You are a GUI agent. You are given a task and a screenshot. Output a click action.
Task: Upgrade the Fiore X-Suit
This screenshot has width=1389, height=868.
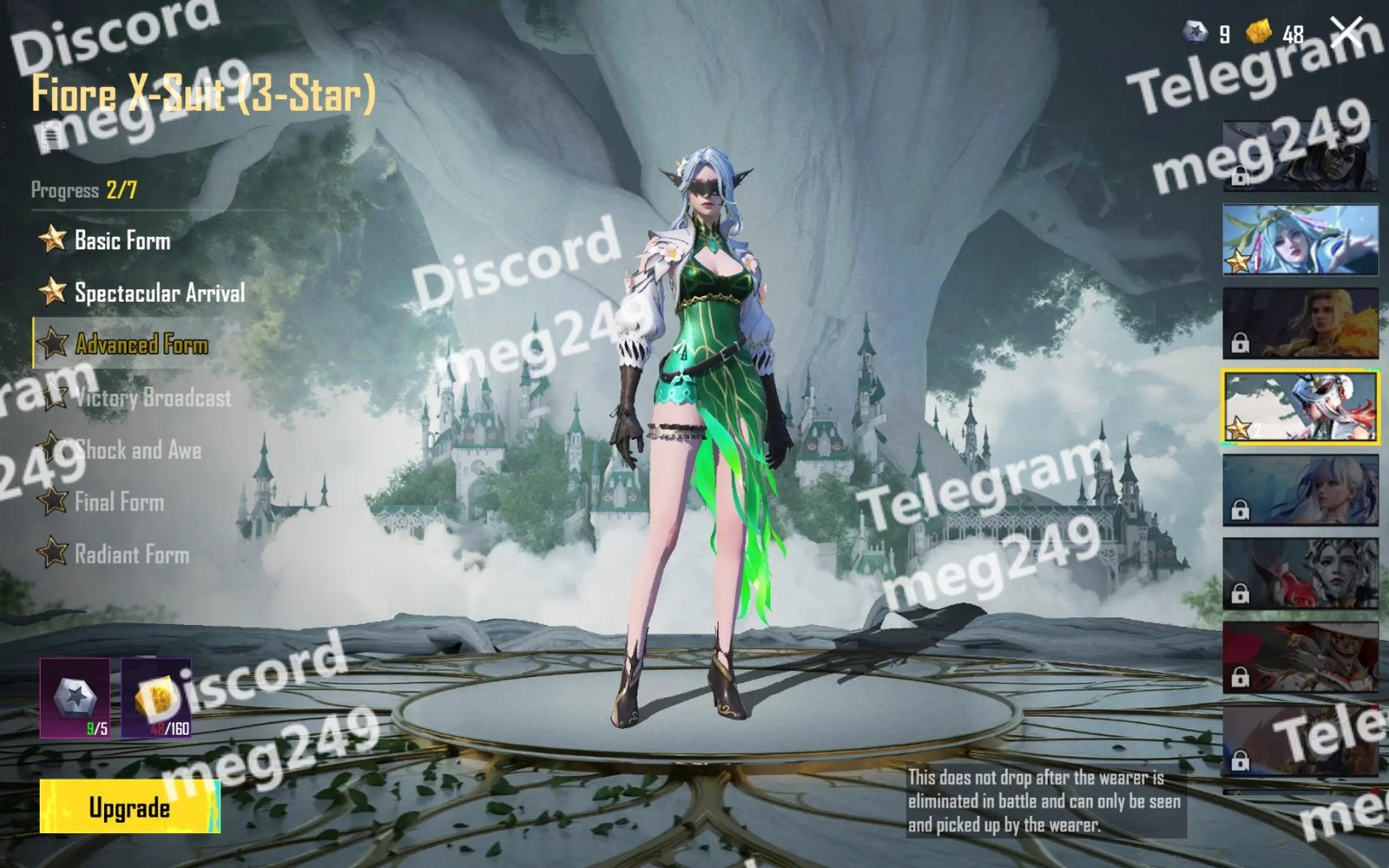(129, 807)
